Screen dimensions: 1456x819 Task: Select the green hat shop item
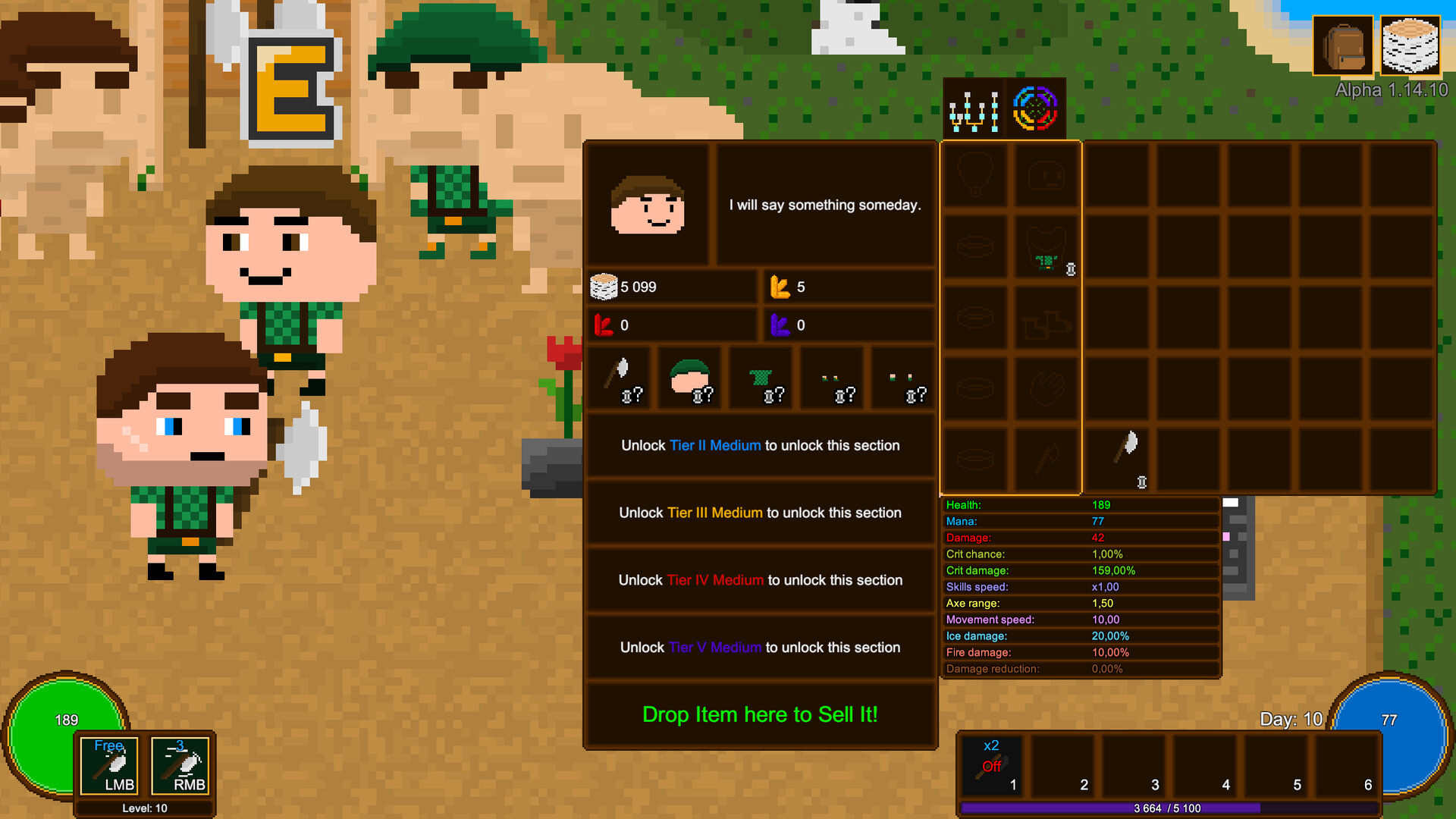pyautogui.click(x=691, y=377)
